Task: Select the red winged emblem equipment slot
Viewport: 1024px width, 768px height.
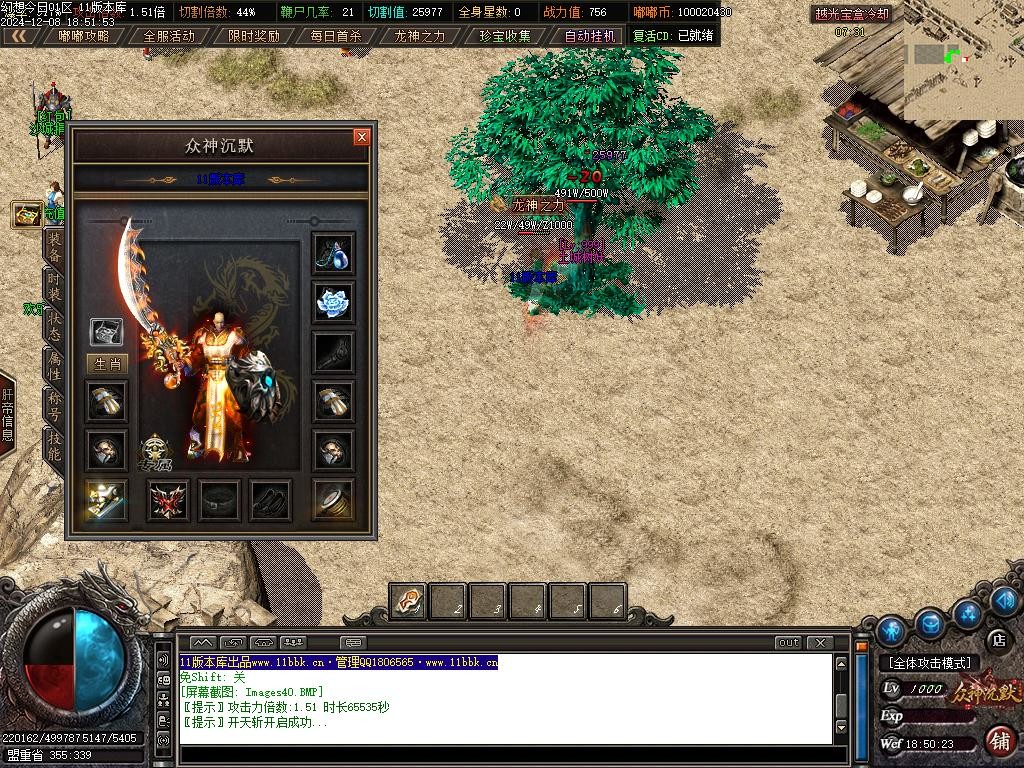Action: (169, 500)
